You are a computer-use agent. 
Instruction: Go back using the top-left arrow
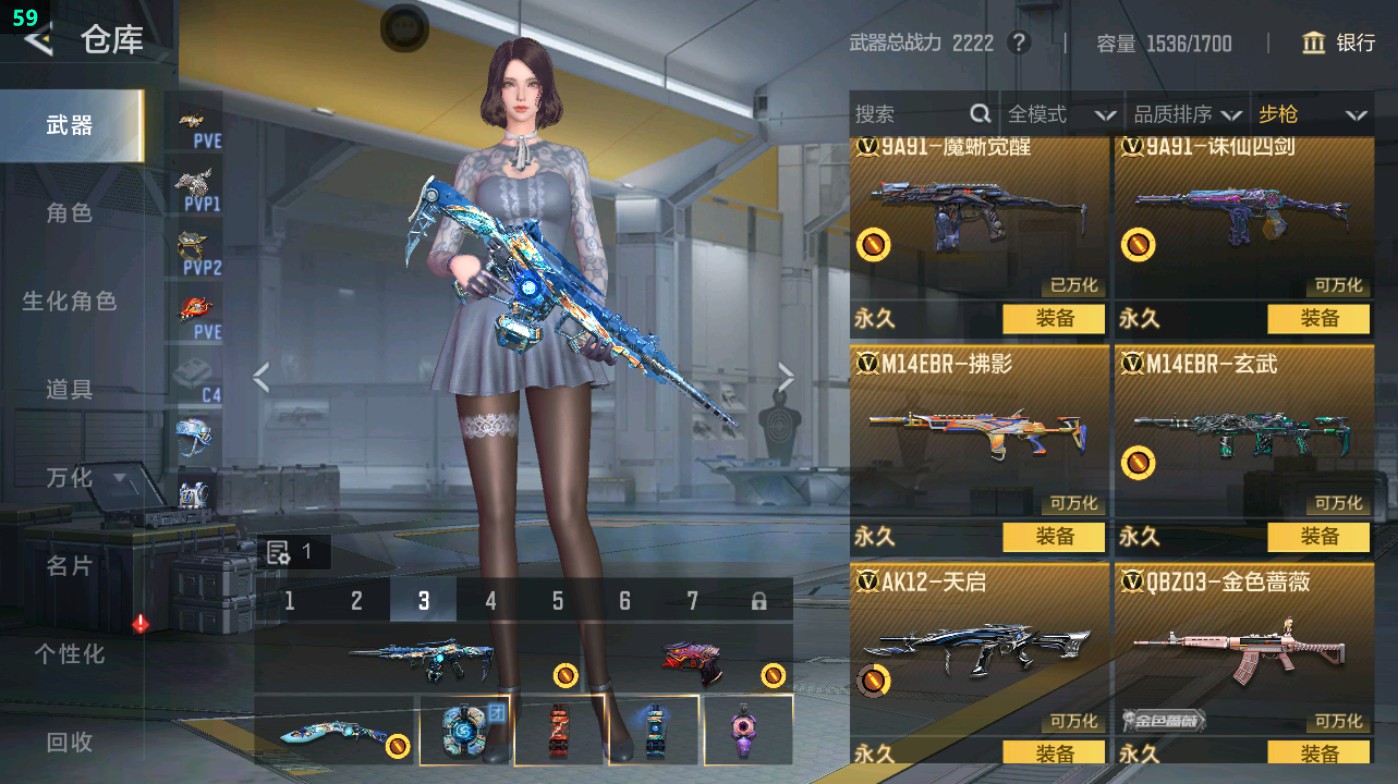click(38, 40)
